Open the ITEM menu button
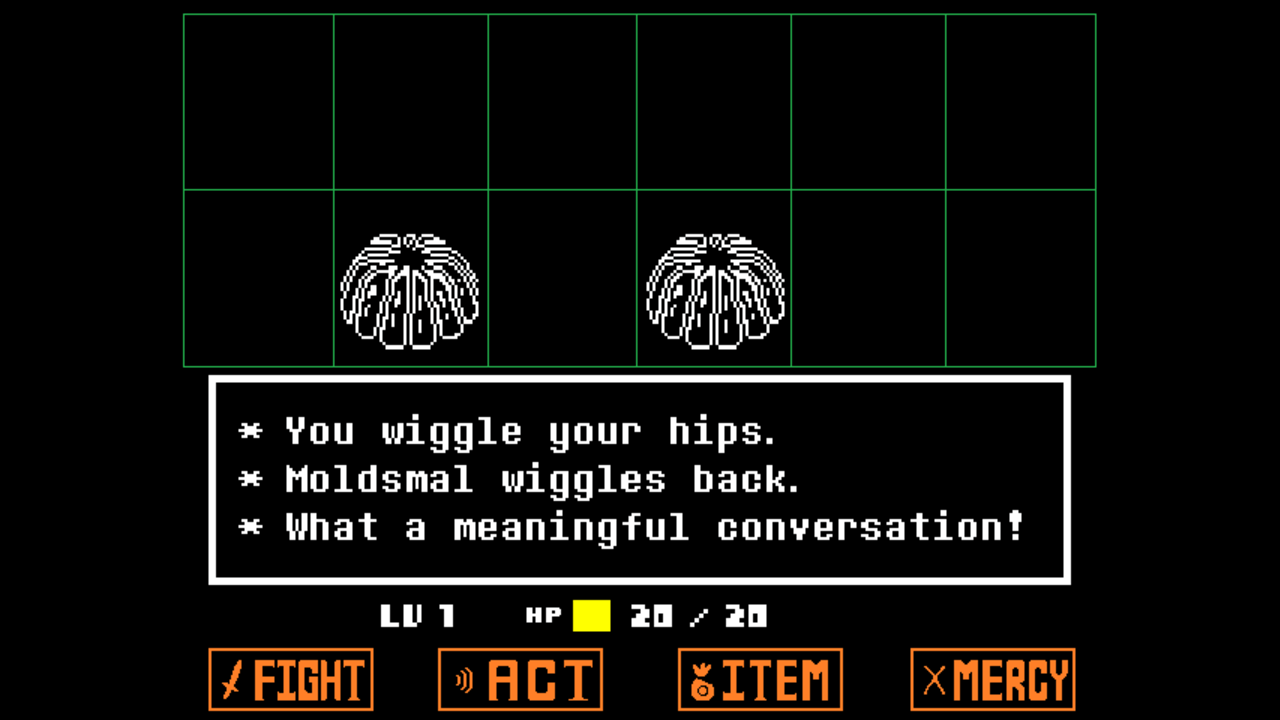The width and height of the screenshot is (1280, 720). click(x=760, y=680)
